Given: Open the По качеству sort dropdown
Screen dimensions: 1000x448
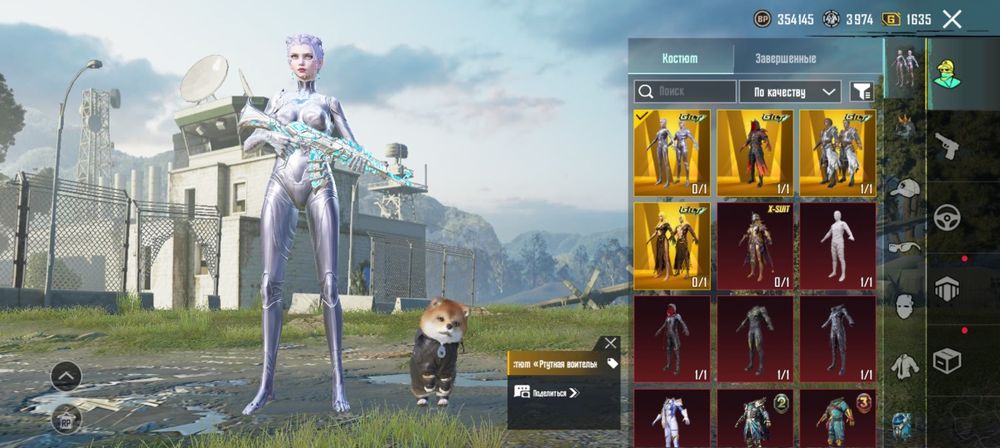Looking at the screenshot, I should 790,92.
